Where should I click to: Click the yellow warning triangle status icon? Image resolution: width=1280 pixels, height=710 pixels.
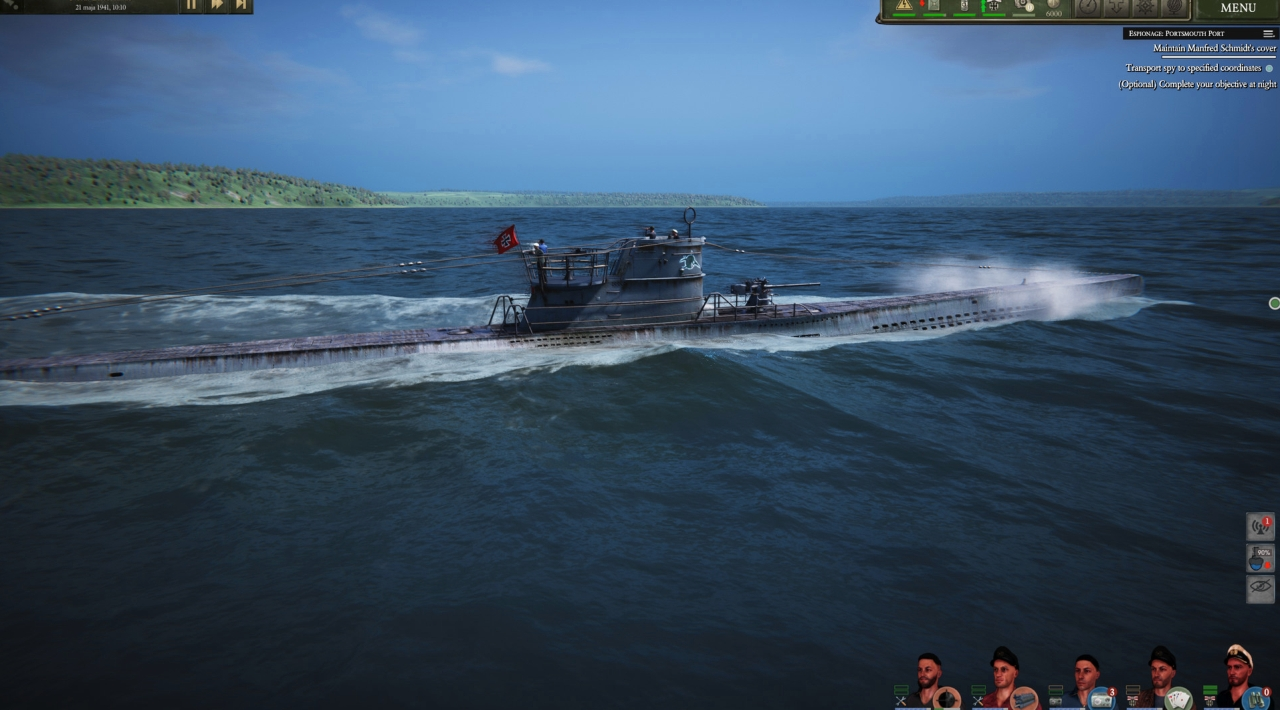point(904,6)
